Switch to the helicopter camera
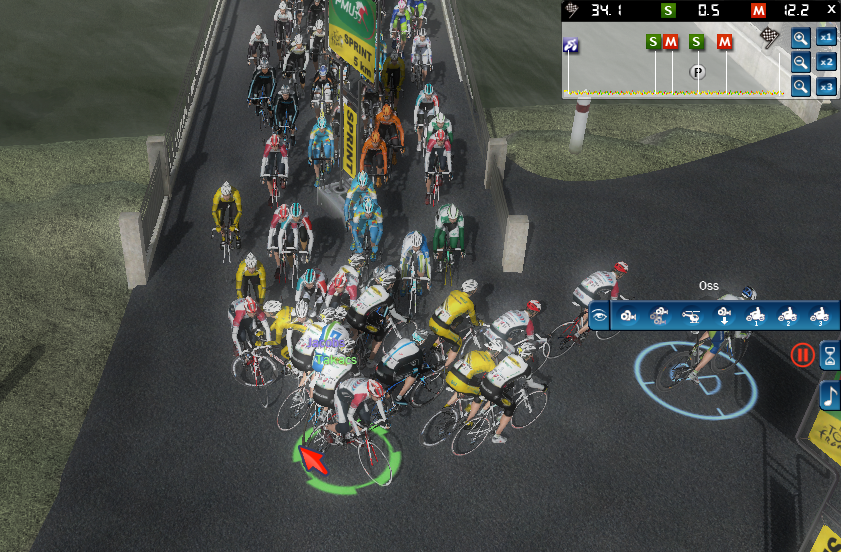 [x=691, y=317]
